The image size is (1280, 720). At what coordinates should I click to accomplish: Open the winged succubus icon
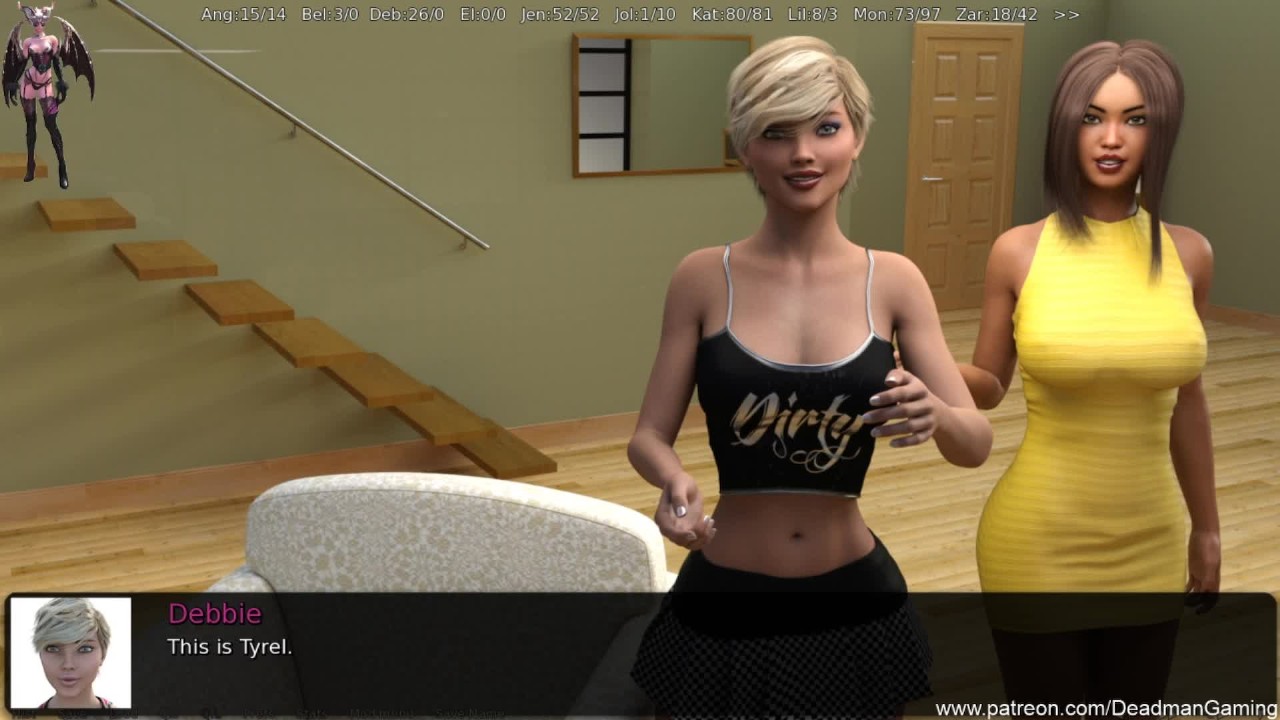(47, 93)
